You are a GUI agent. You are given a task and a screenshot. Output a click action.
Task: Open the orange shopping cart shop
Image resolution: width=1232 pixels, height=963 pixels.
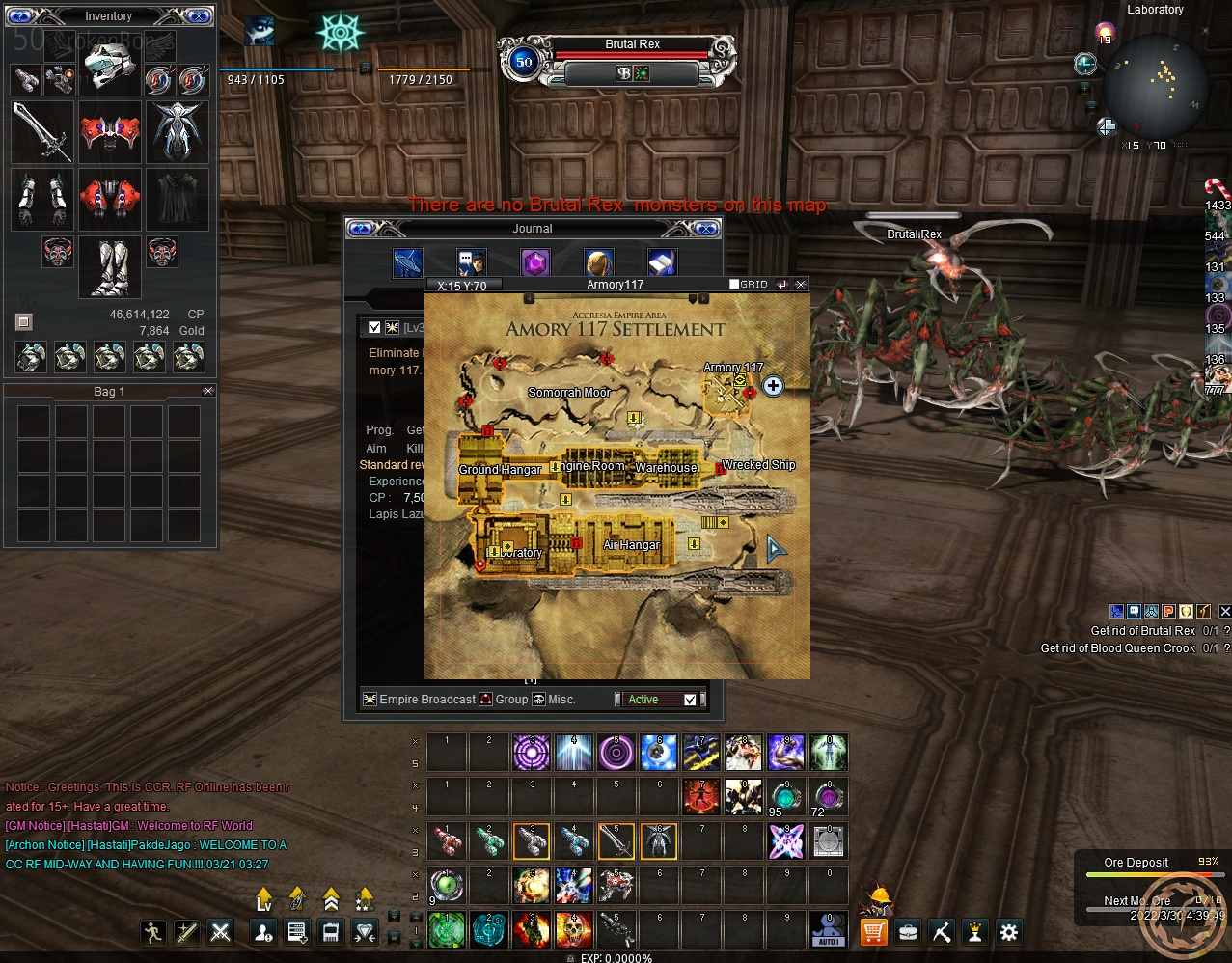pos(873,932)
